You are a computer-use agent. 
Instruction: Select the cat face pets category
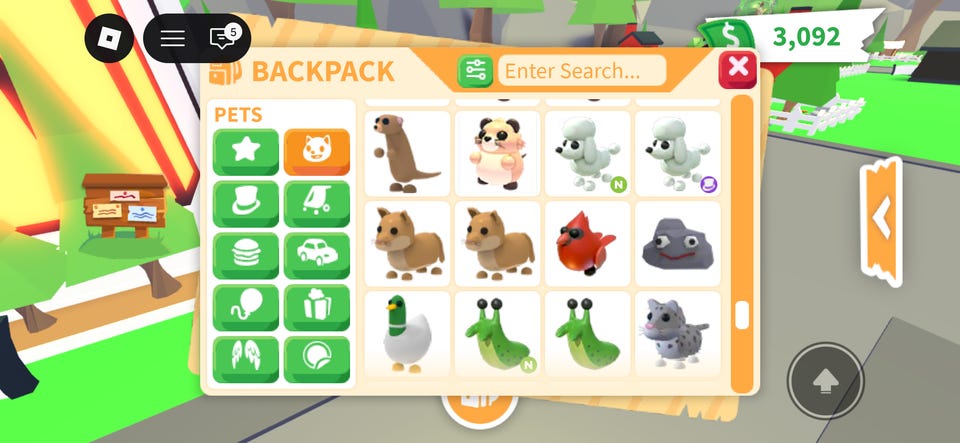tap(317, 152)
